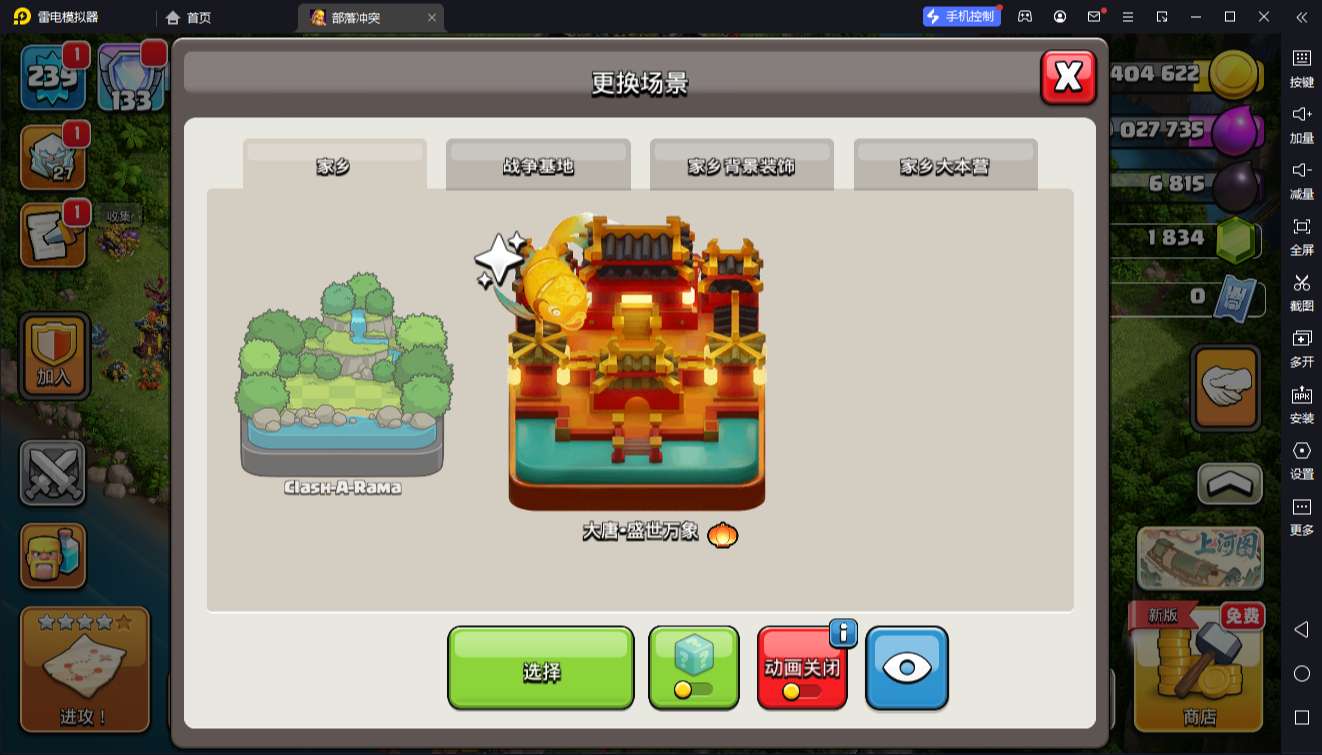Click the 加入 clan shield icon
This screenshot has height=755, width=1322.
tap(52, 356)
